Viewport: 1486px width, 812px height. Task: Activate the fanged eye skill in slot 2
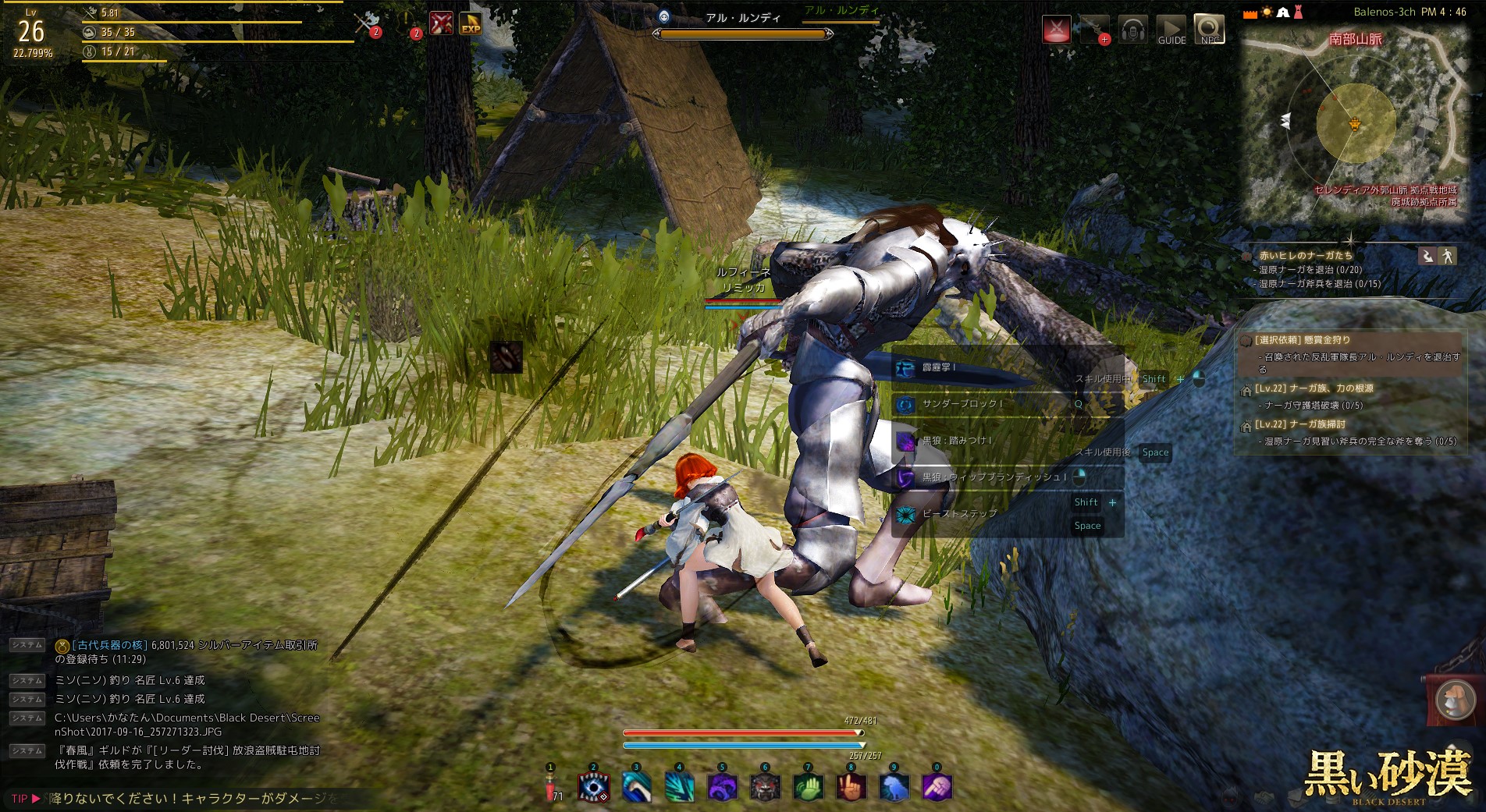pos(593,788)
